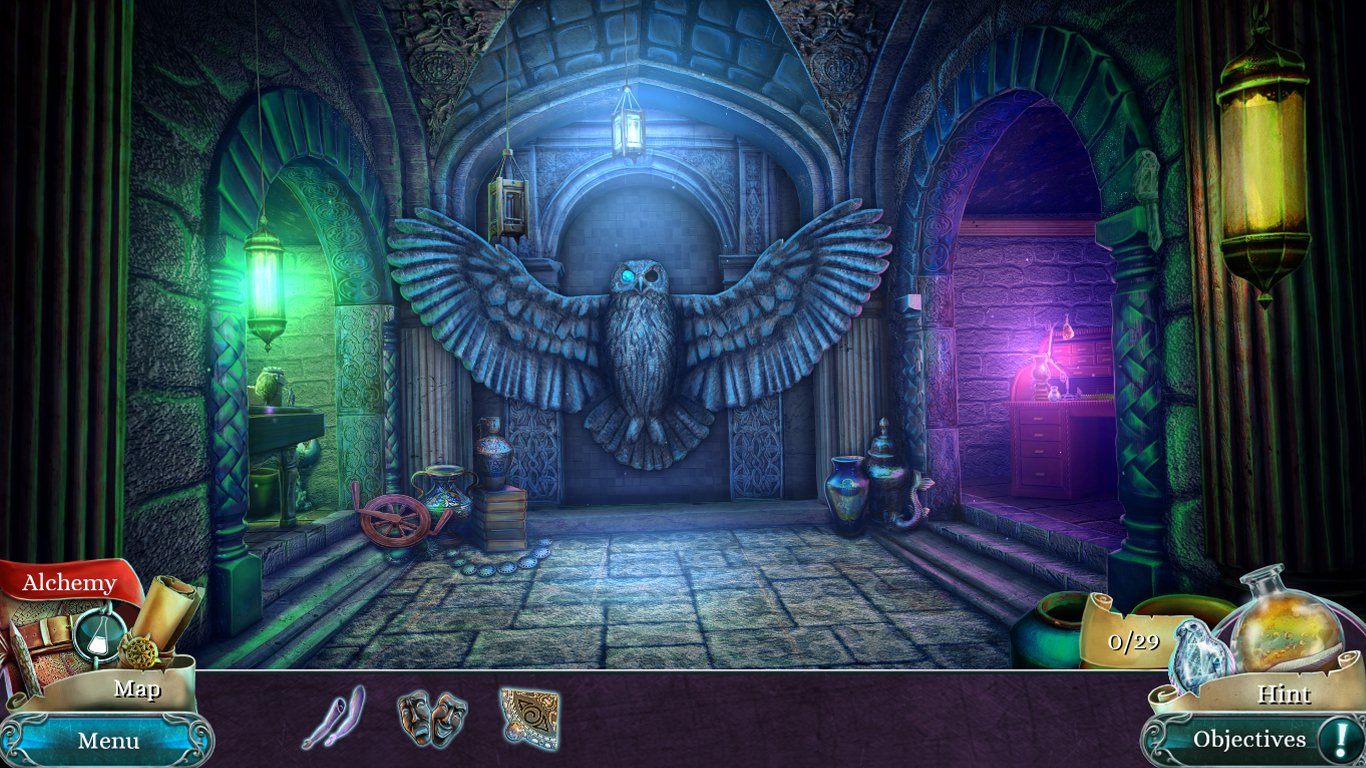Viewport: 1366px width, 768px height.
Task: Open the 0/29 collectibles scroll
Action: 1133,640
